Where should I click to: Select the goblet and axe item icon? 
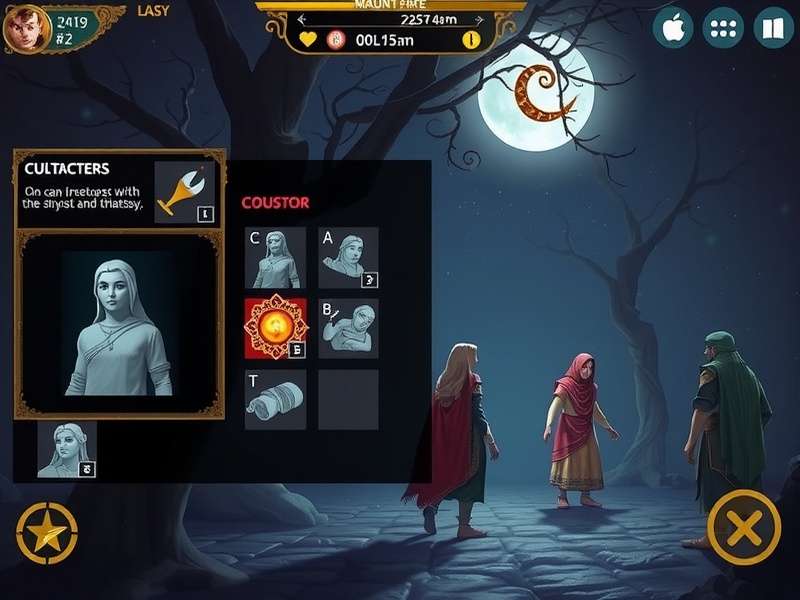pos(185,192)
